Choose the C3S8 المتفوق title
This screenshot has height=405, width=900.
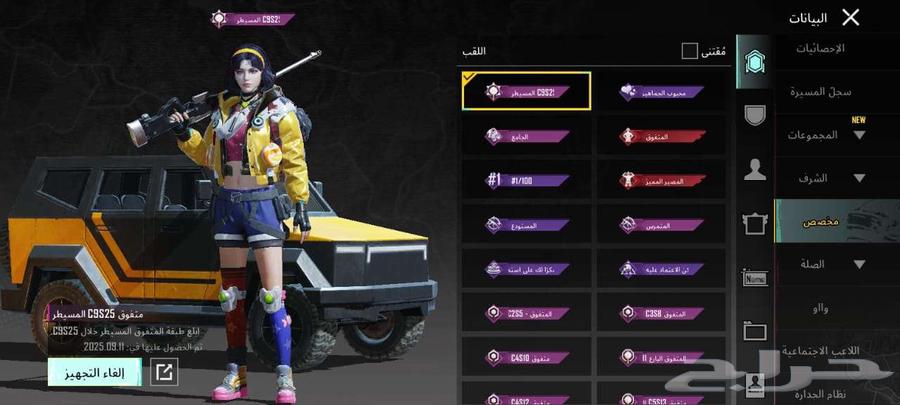(662, 313)
